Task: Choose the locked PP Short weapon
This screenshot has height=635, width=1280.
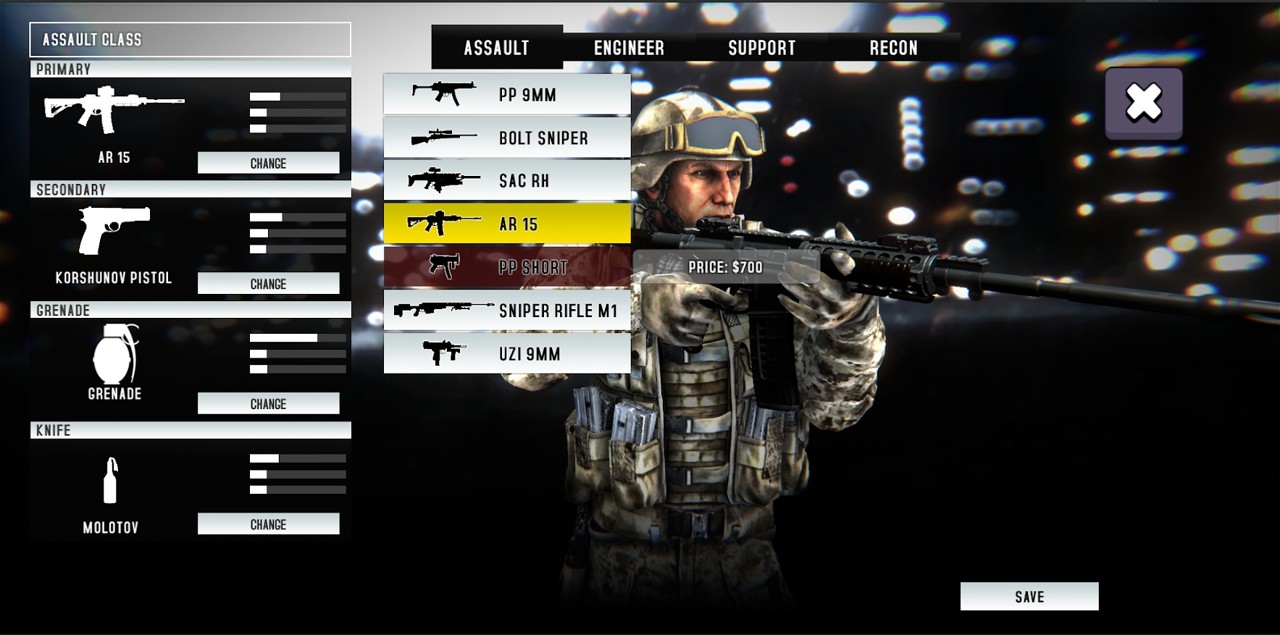Action: pos(507,267)
